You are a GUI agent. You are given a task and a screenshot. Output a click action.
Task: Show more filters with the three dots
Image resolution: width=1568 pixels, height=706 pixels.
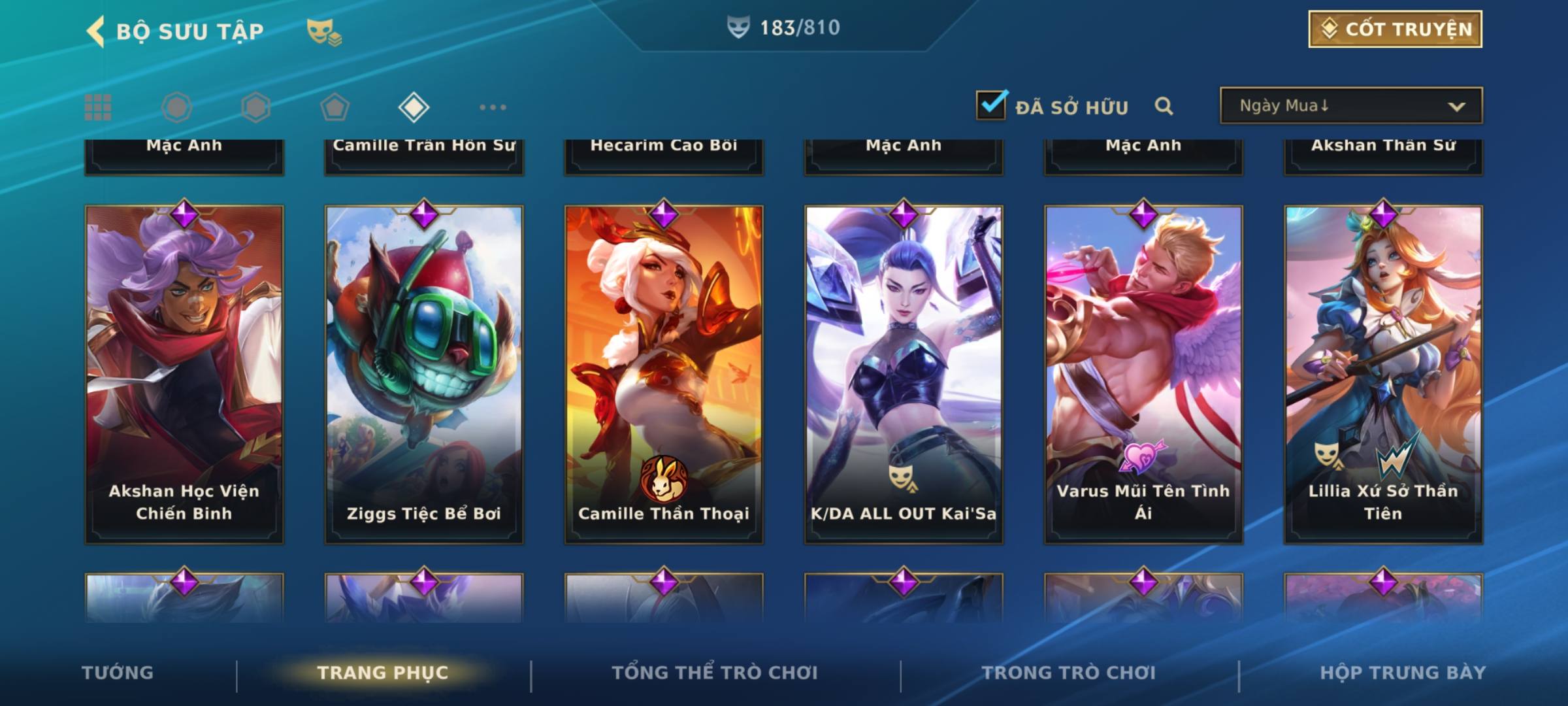click(493, 107)
